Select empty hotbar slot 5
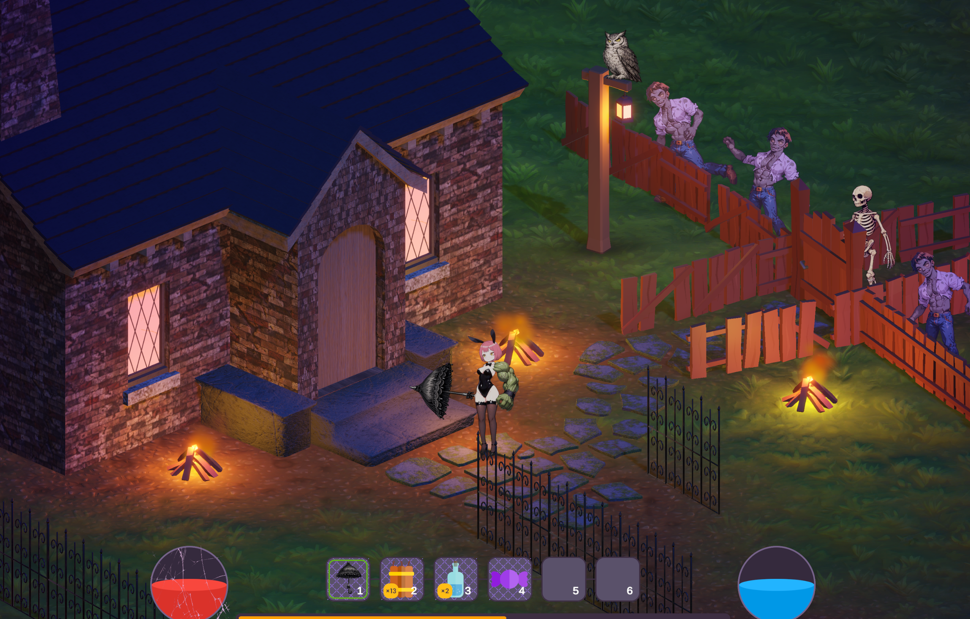Viewport: 970px width, 619px height. click(x=564, y=579)
